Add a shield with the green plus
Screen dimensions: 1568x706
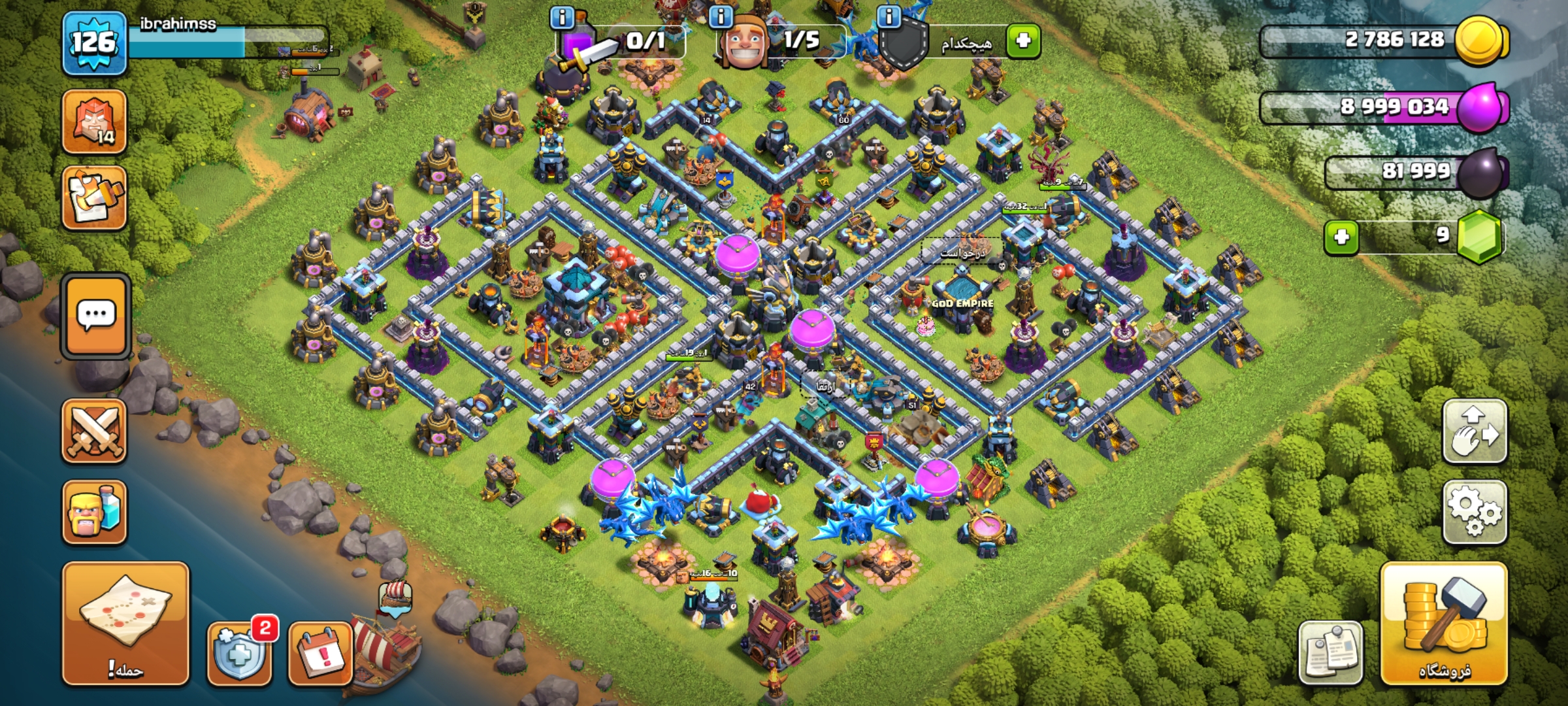[1023, 41]
